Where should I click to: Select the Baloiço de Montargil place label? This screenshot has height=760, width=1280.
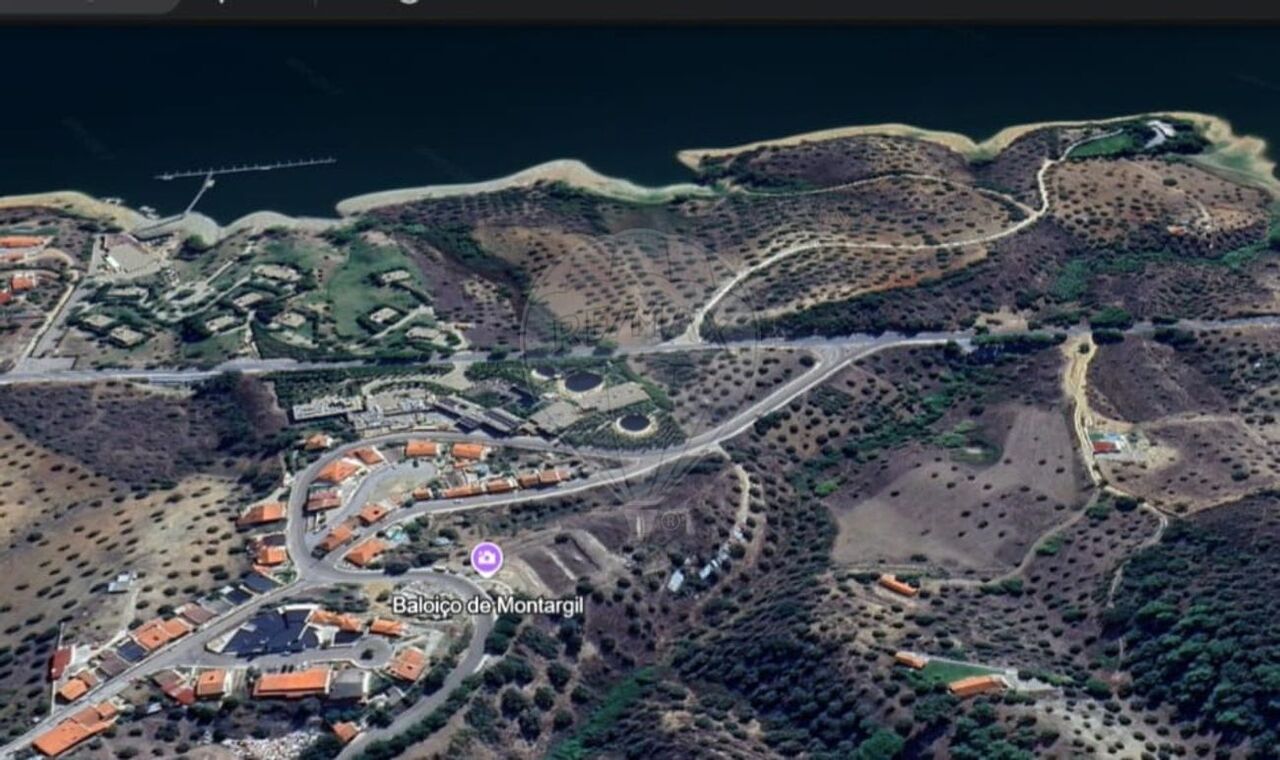(x=487, y=605)
